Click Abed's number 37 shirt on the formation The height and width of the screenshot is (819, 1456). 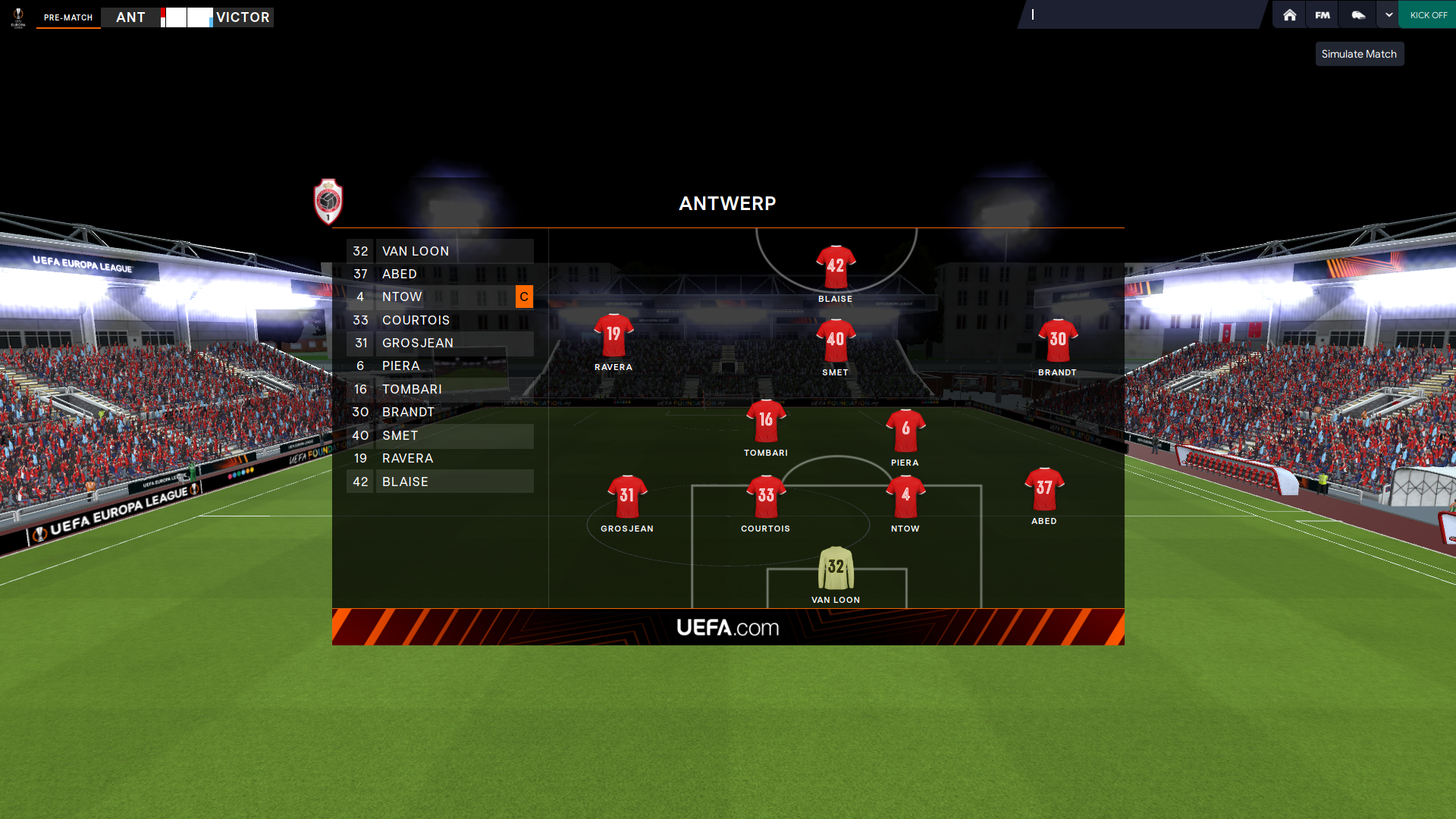click(x=1043, y=489)
